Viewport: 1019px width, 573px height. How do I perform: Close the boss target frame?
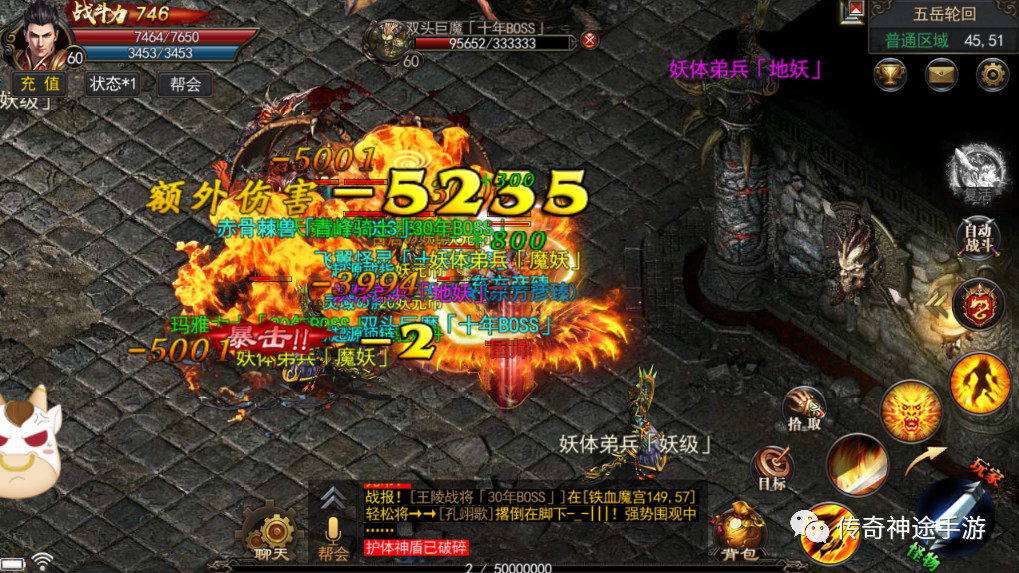[590, 40]
